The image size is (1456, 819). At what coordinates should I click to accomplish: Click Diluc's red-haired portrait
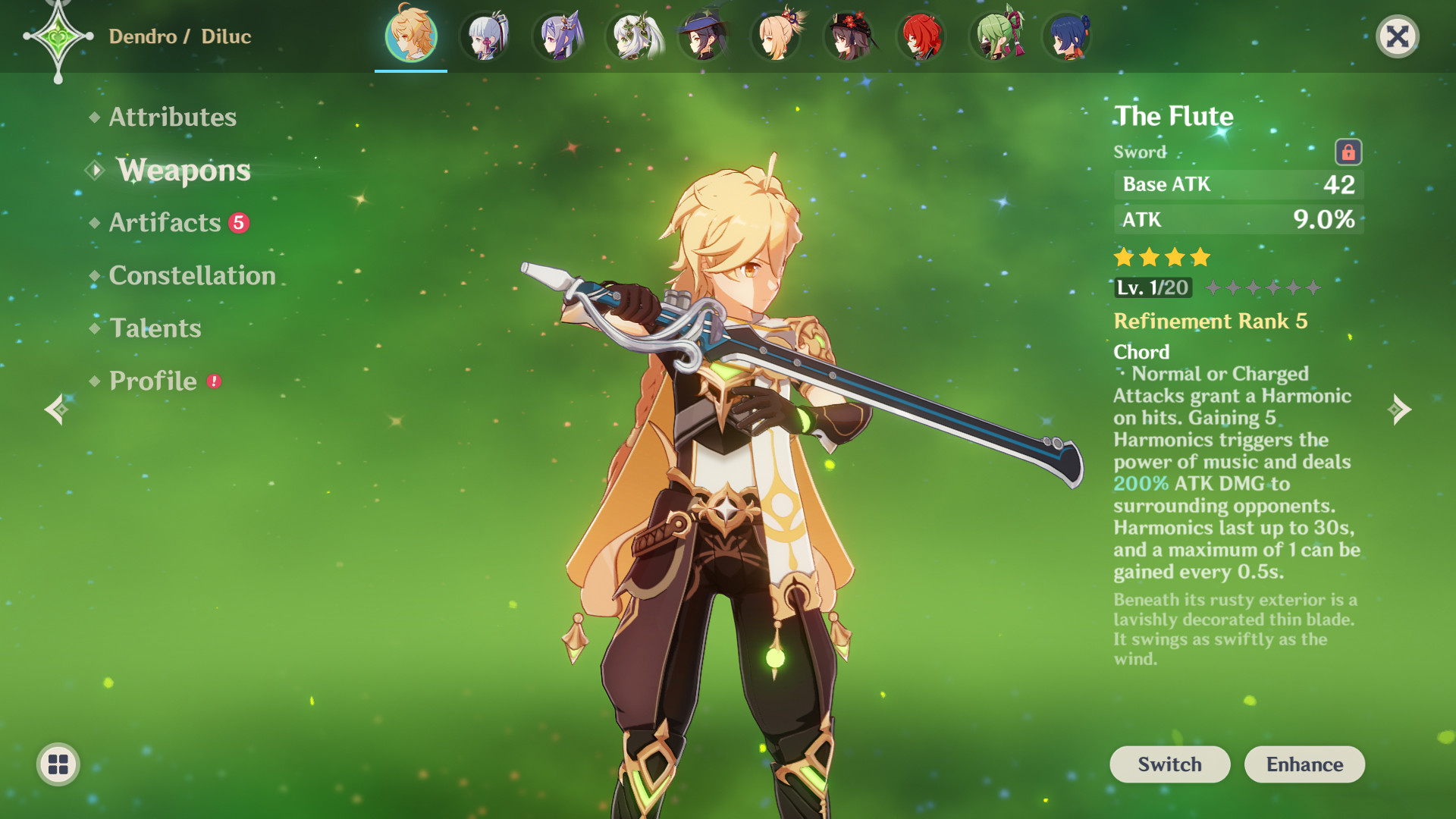pyautogui.click(x=923, y=36)
